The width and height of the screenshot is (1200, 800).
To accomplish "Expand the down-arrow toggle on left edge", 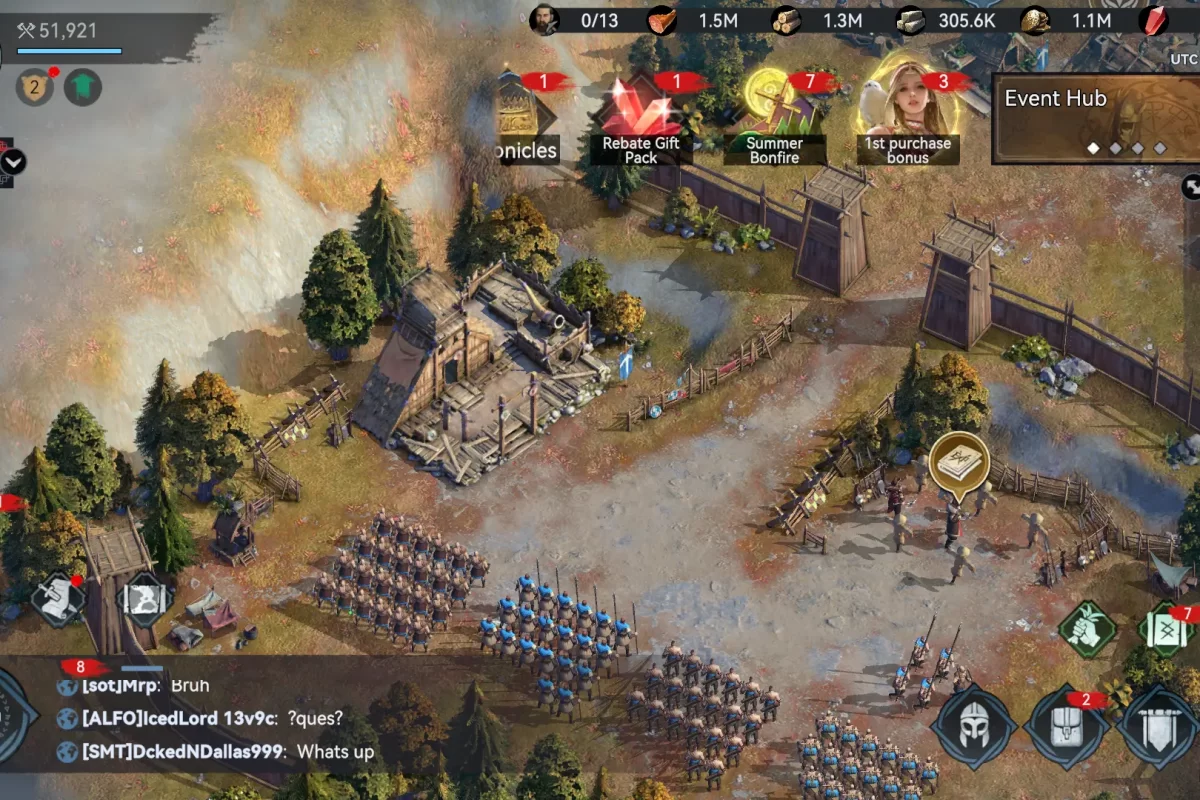I will click(13, 162).
